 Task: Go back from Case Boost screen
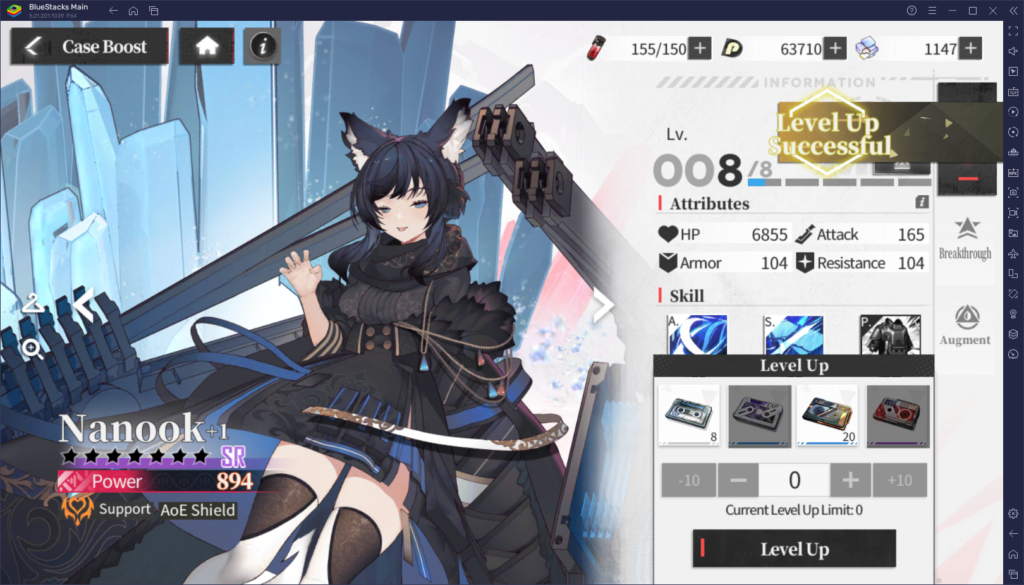pos(33,46)
